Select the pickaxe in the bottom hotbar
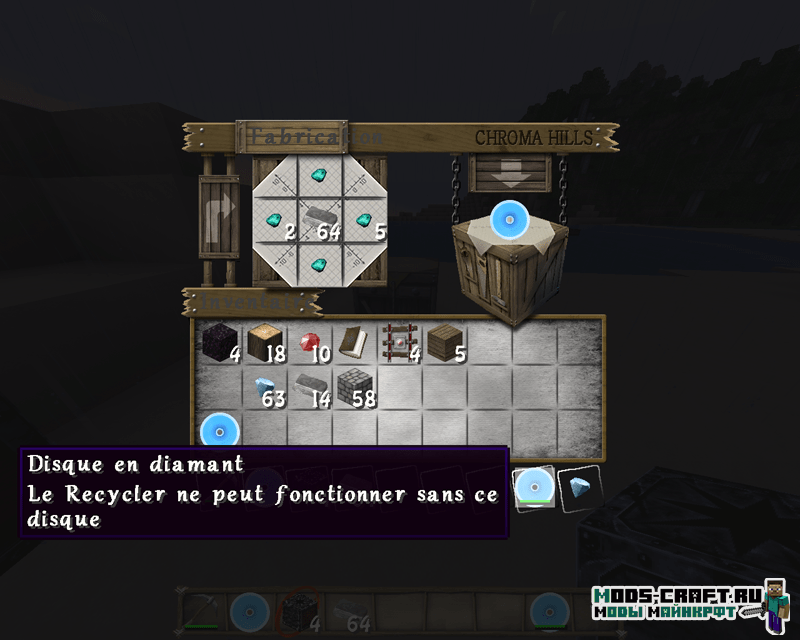This screenshot has width=800, height=640. [x=199, y=611]
